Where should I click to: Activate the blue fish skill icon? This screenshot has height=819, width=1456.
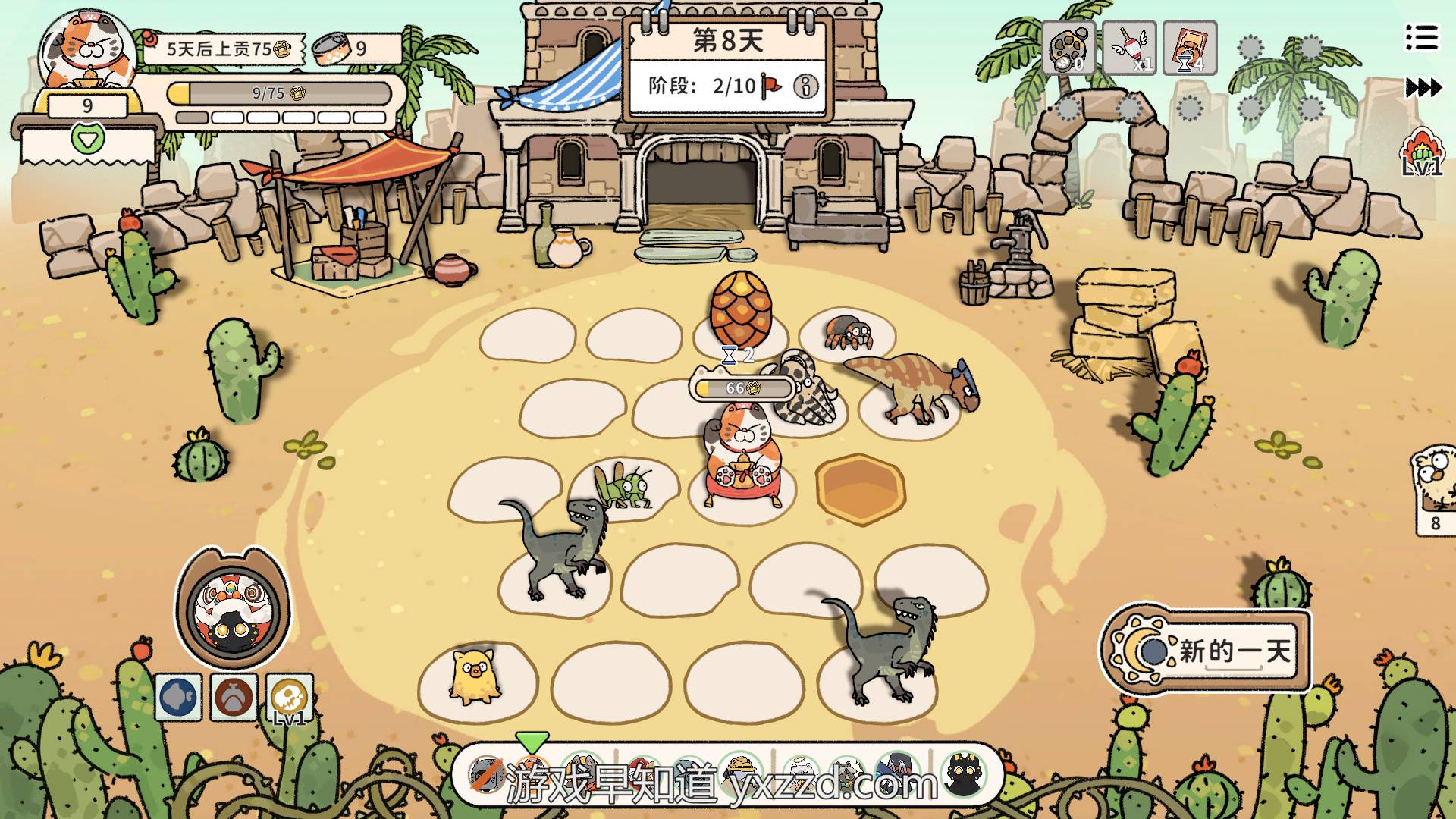coord(178,697)
